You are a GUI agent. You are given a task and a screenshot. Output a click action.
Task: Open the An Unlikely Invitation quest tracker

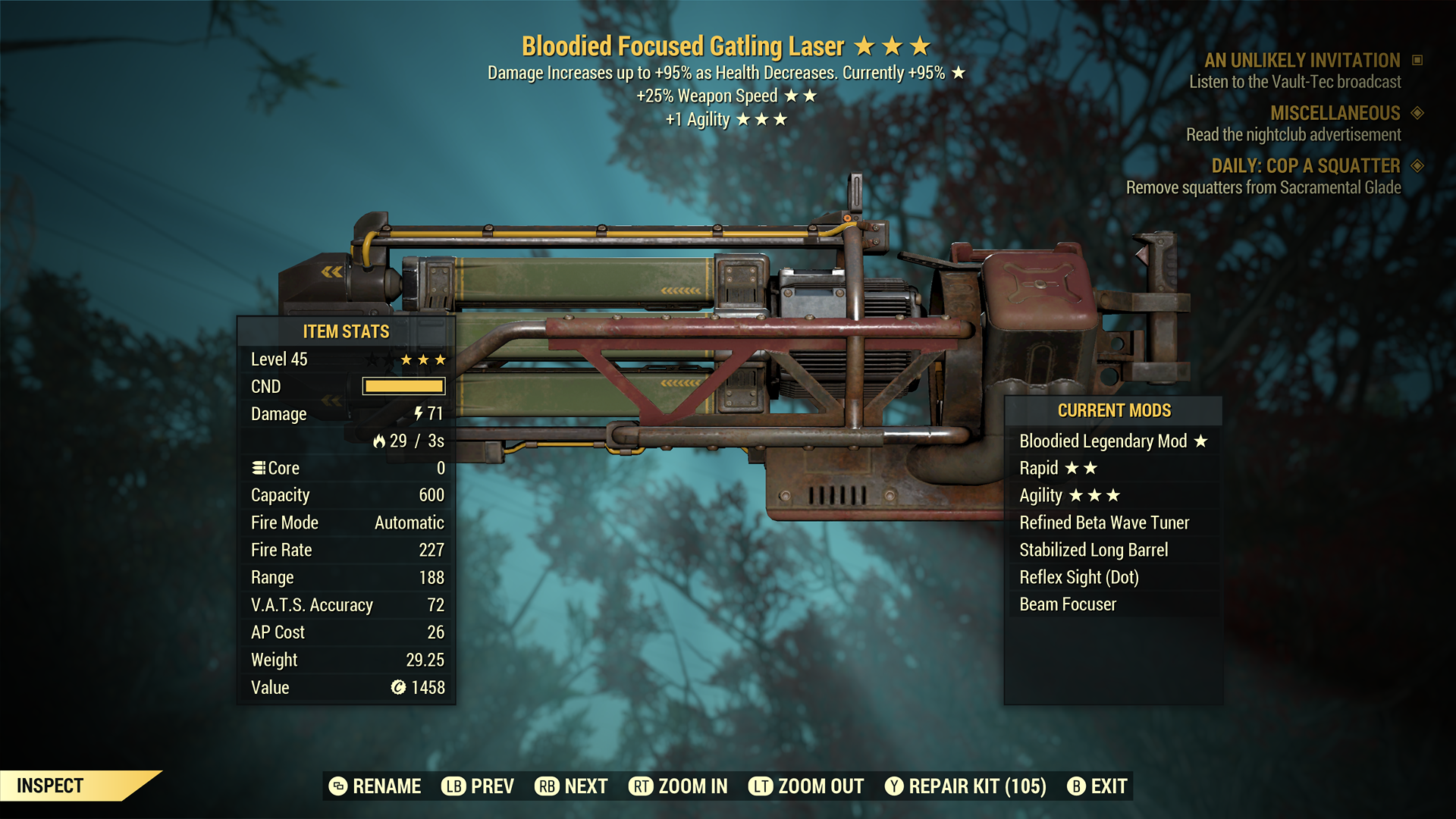[x=1301, y=61]
